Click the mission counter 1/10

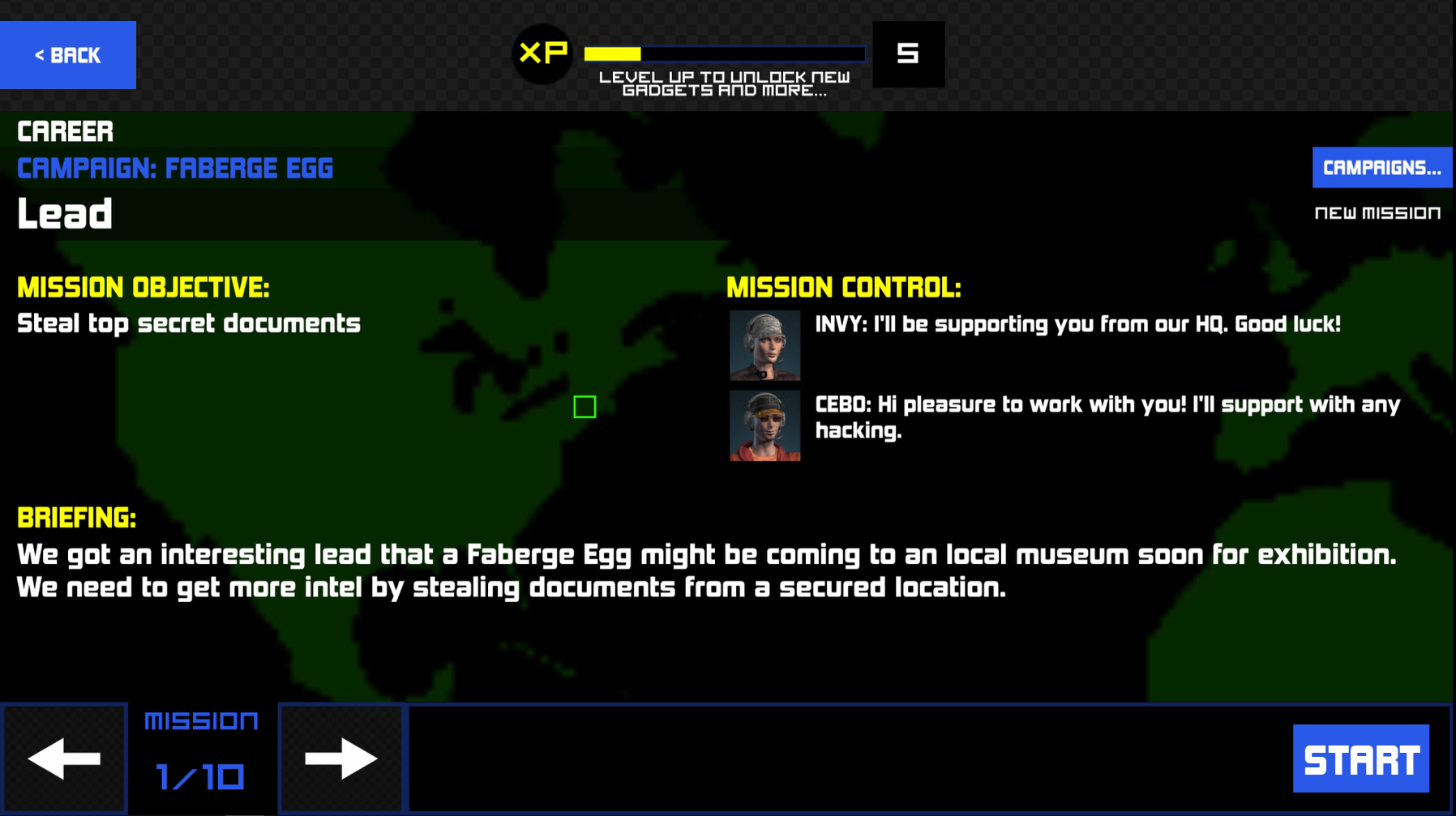point(200,775)
